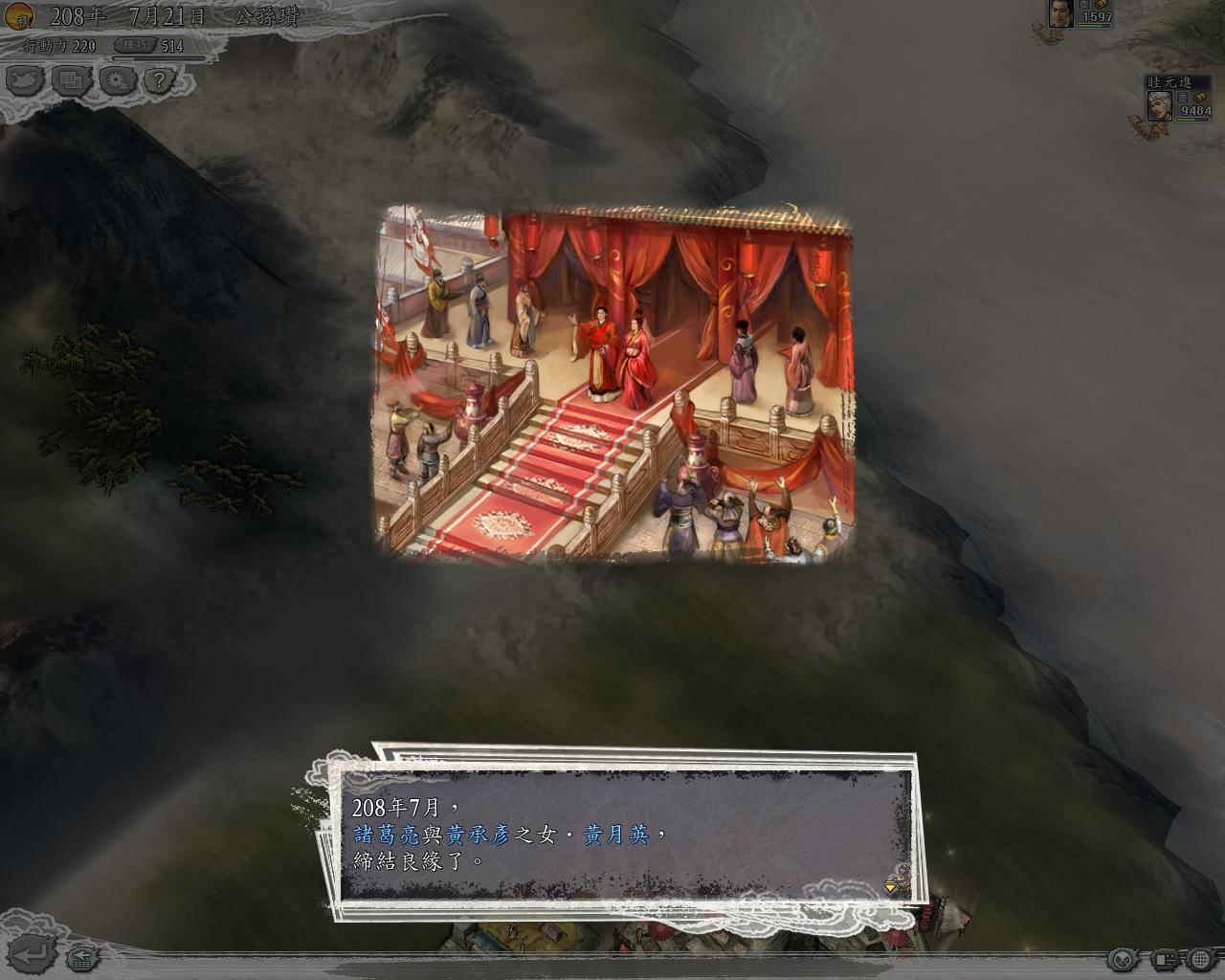Select the officer portrait showing 1597 troops
This screenshot has height=980, width=1225.
pos(1059,12)
